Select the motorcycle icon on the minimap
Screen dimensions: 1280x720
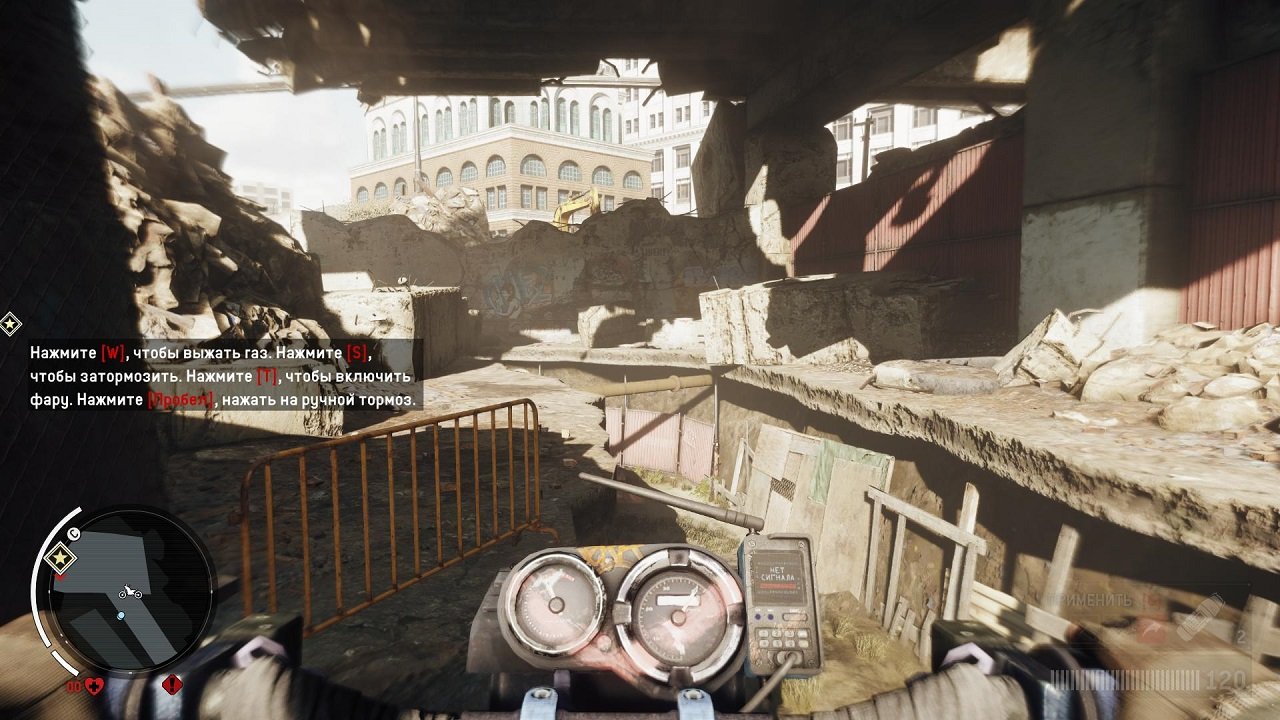128,592
